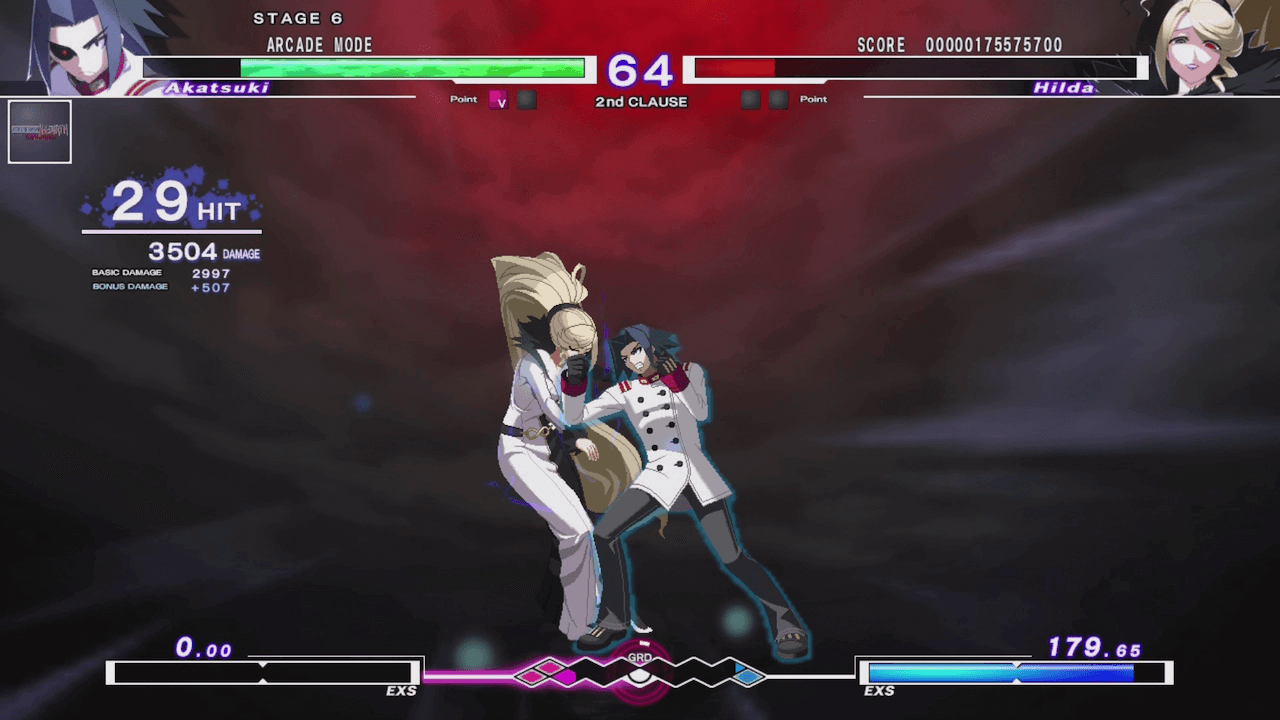Toggle the empty round marker beside left Point label

(x=526, y=99)
